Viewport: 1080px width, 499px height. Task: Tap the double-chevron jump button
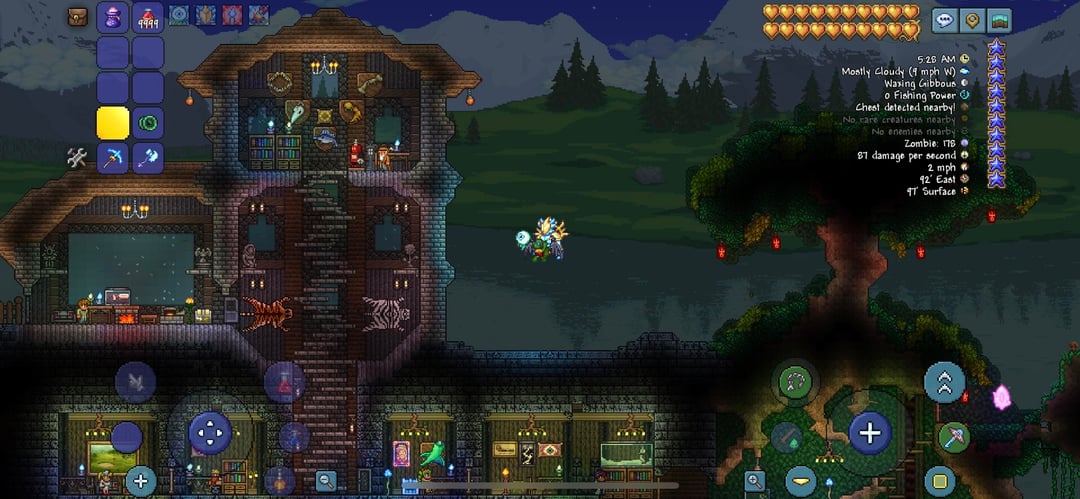point(944,381)
